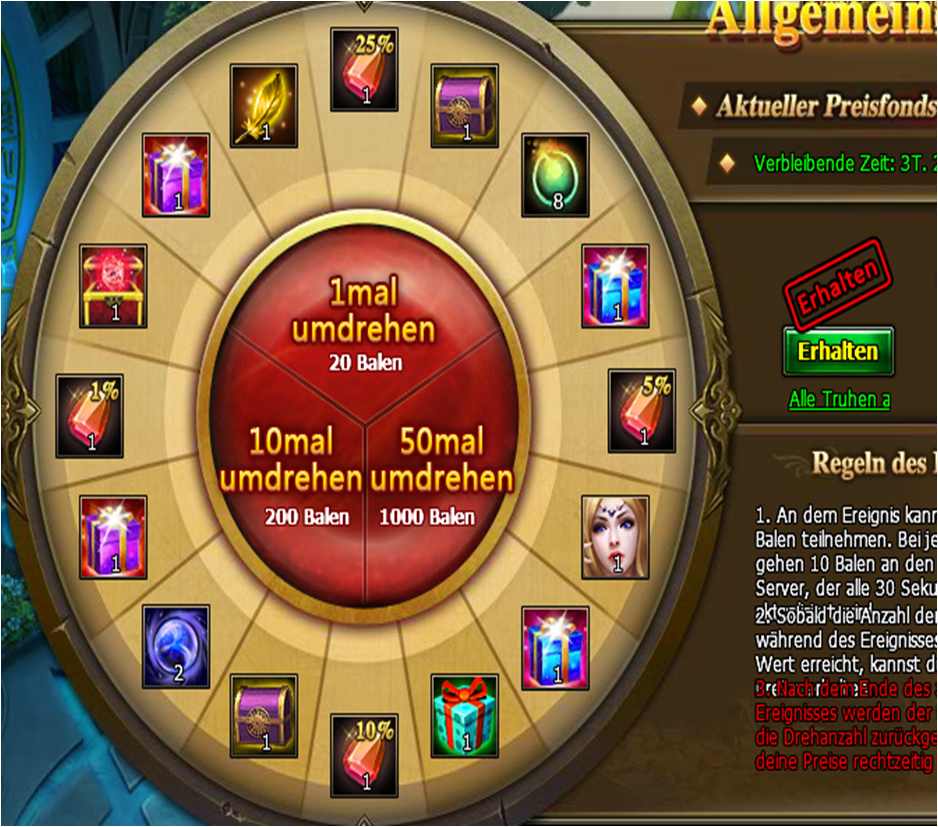Screen dimensions: 938x827
Task: Choose the 10mal umdrehen spin option
Action: (x=290, y=476)
